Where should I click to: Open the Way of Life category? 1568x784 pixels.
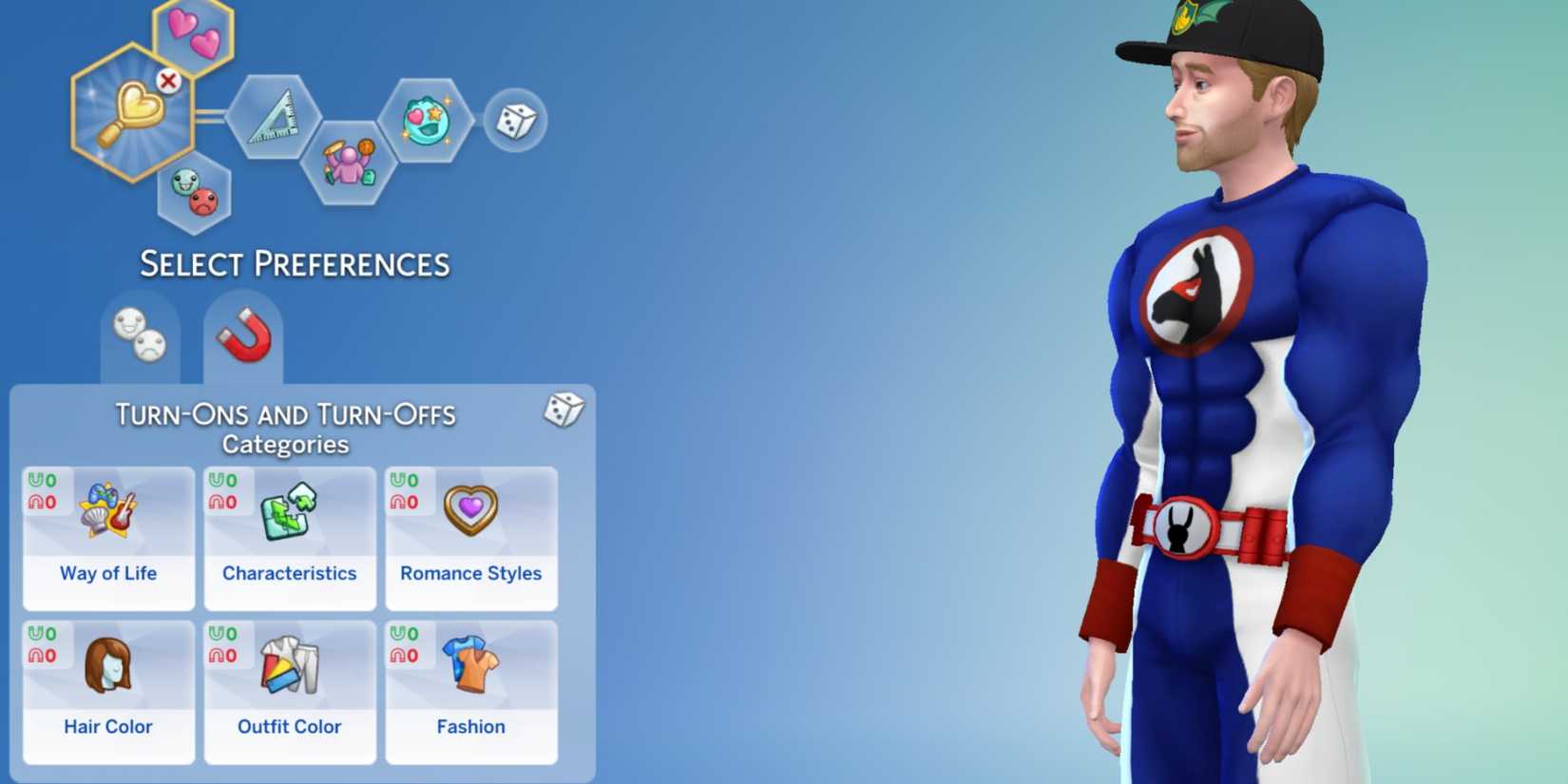(106, 535)
